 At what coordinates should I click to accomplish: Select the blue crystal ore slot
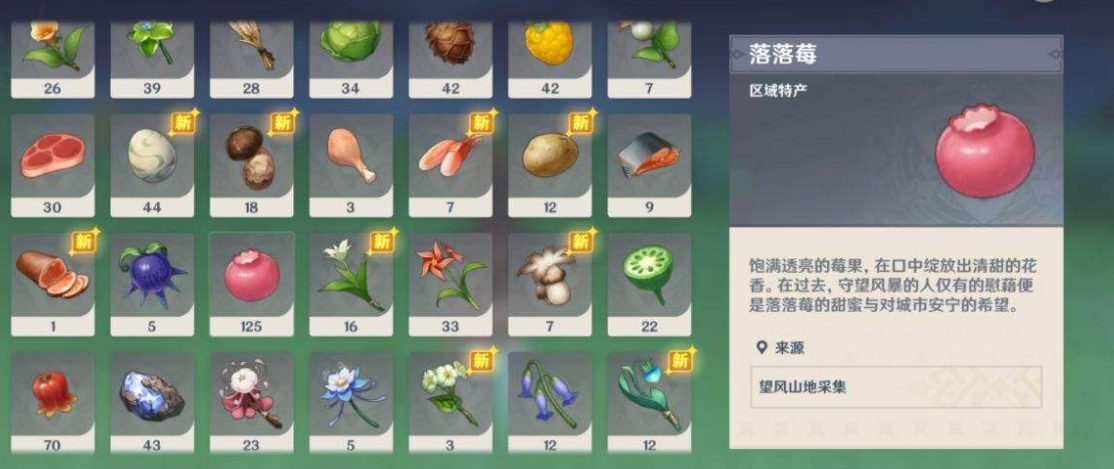click(x=152, y=394)
